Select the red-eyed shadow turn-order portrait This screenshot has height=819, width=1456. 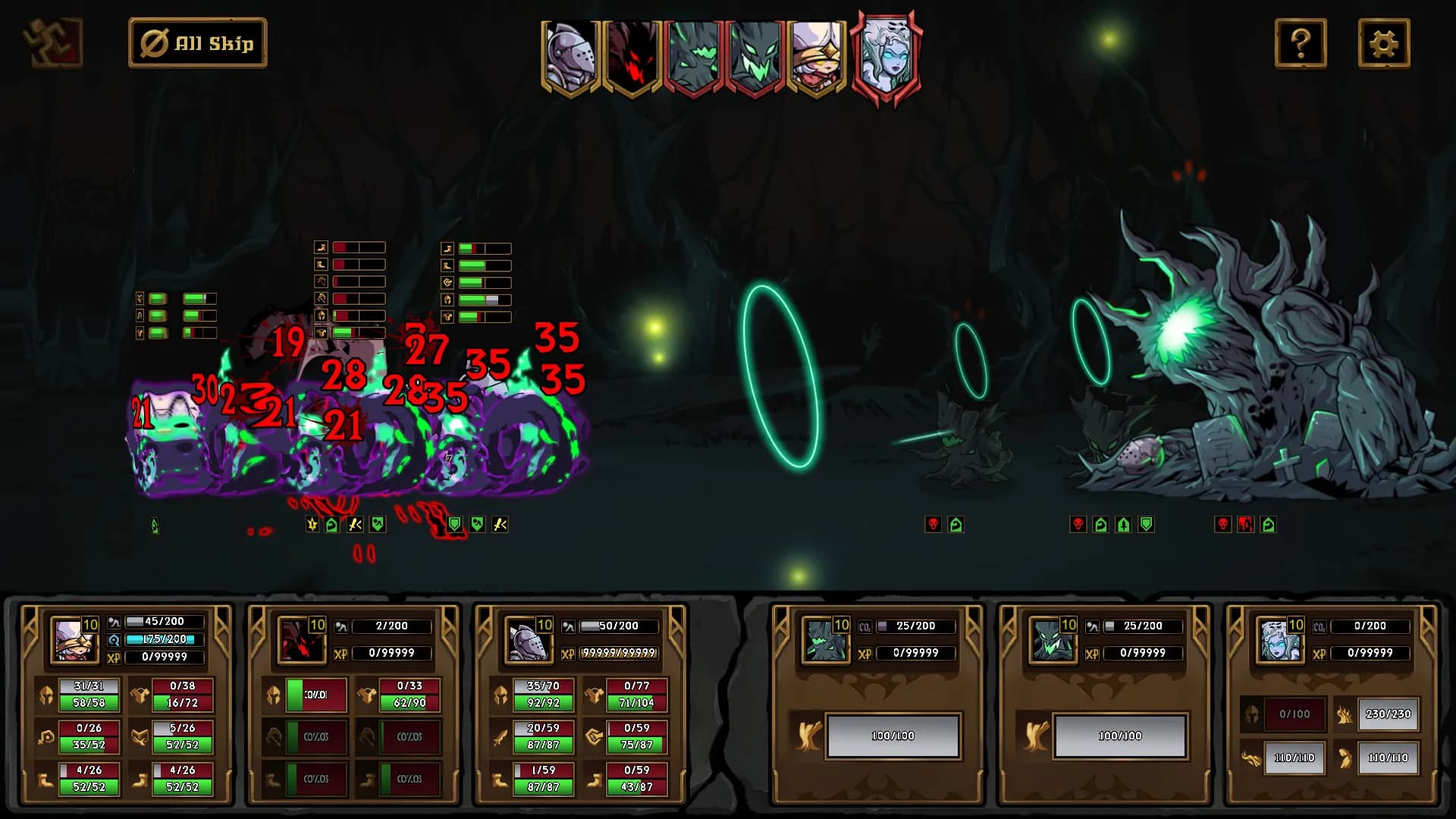pos(632,57)
